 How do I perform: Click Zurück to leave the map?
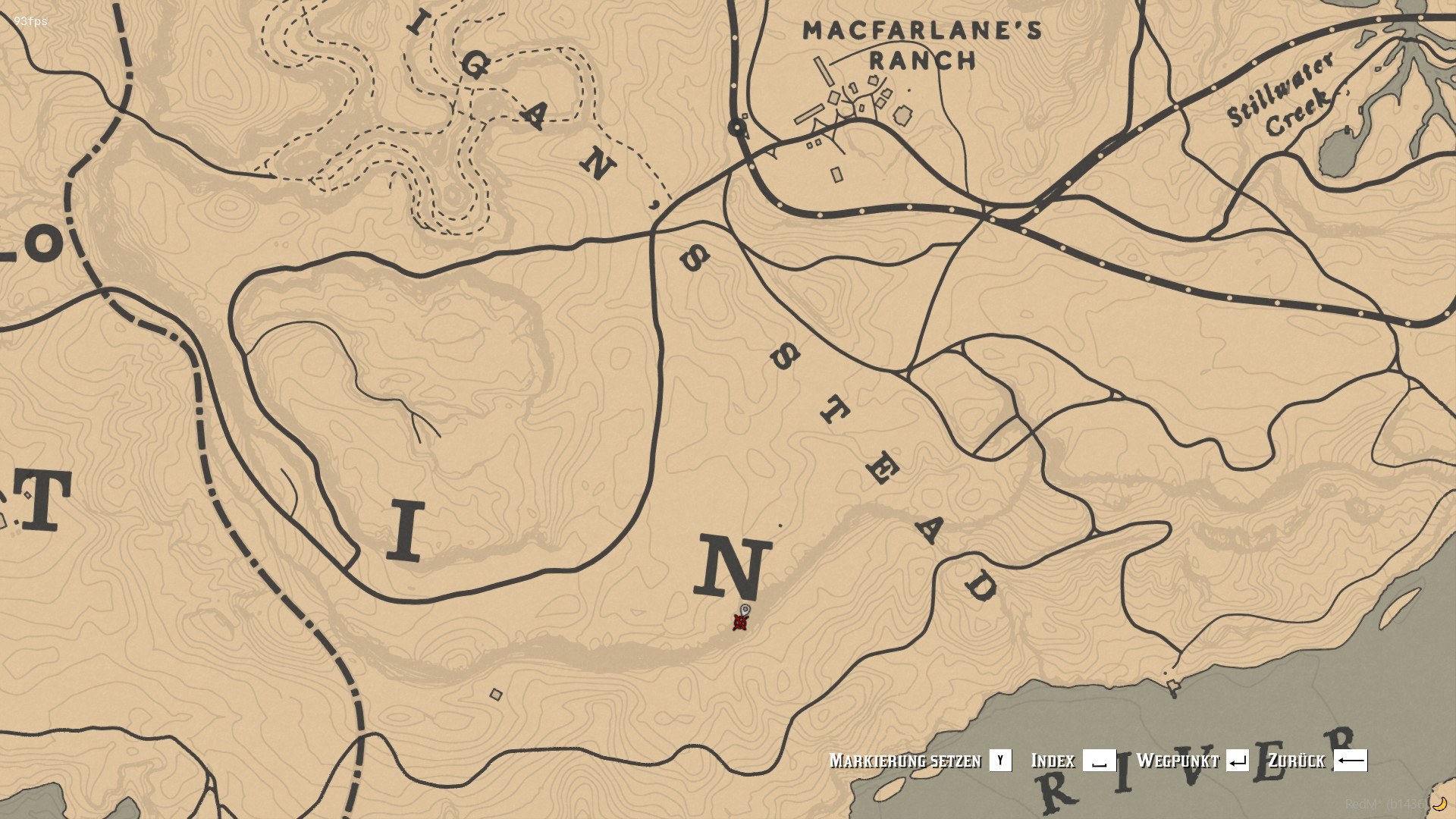pos(1298,761)
